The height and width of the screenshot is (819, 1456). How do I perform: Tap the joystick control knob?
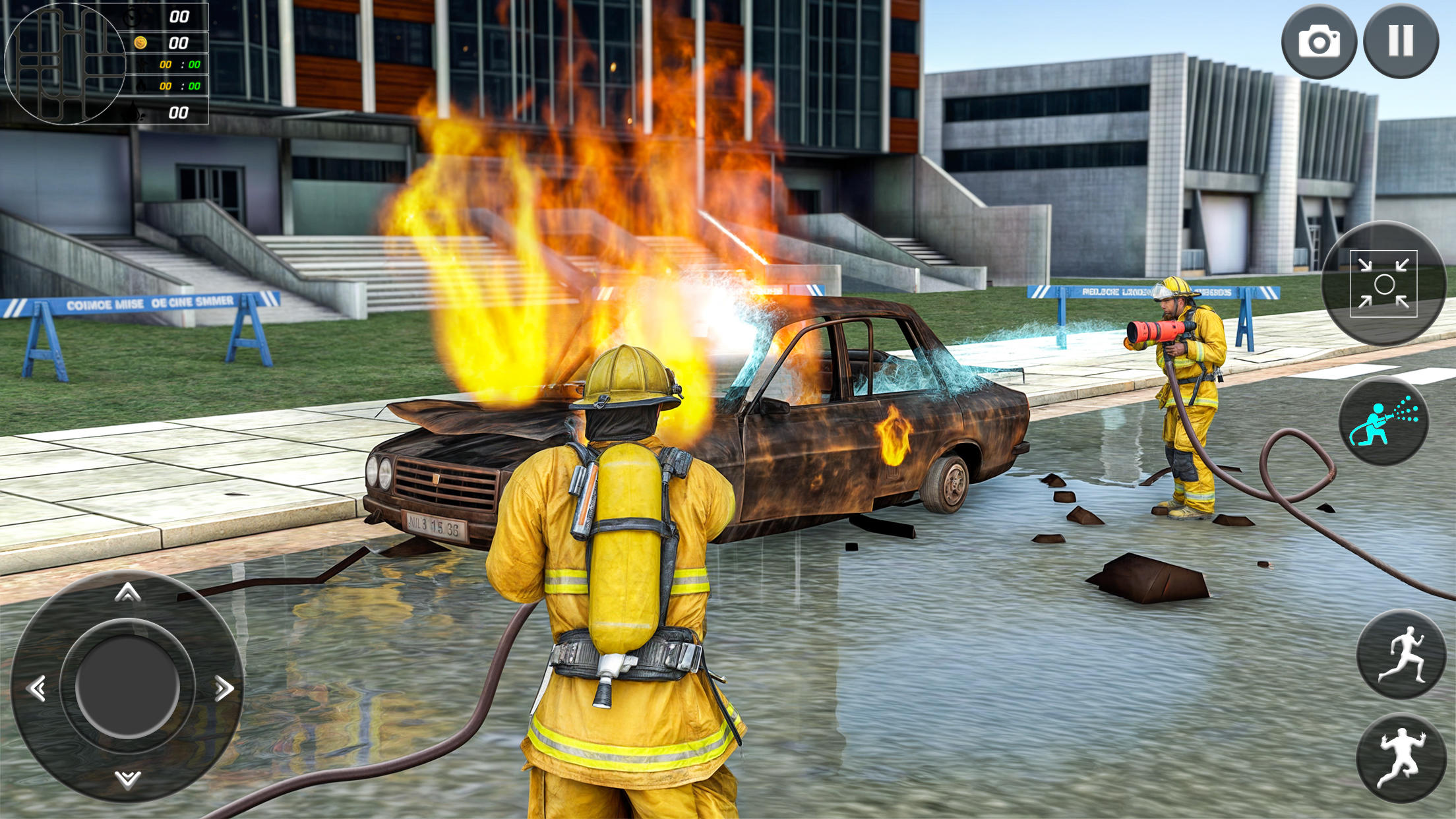pyautogui.click(x=127, y=686)
